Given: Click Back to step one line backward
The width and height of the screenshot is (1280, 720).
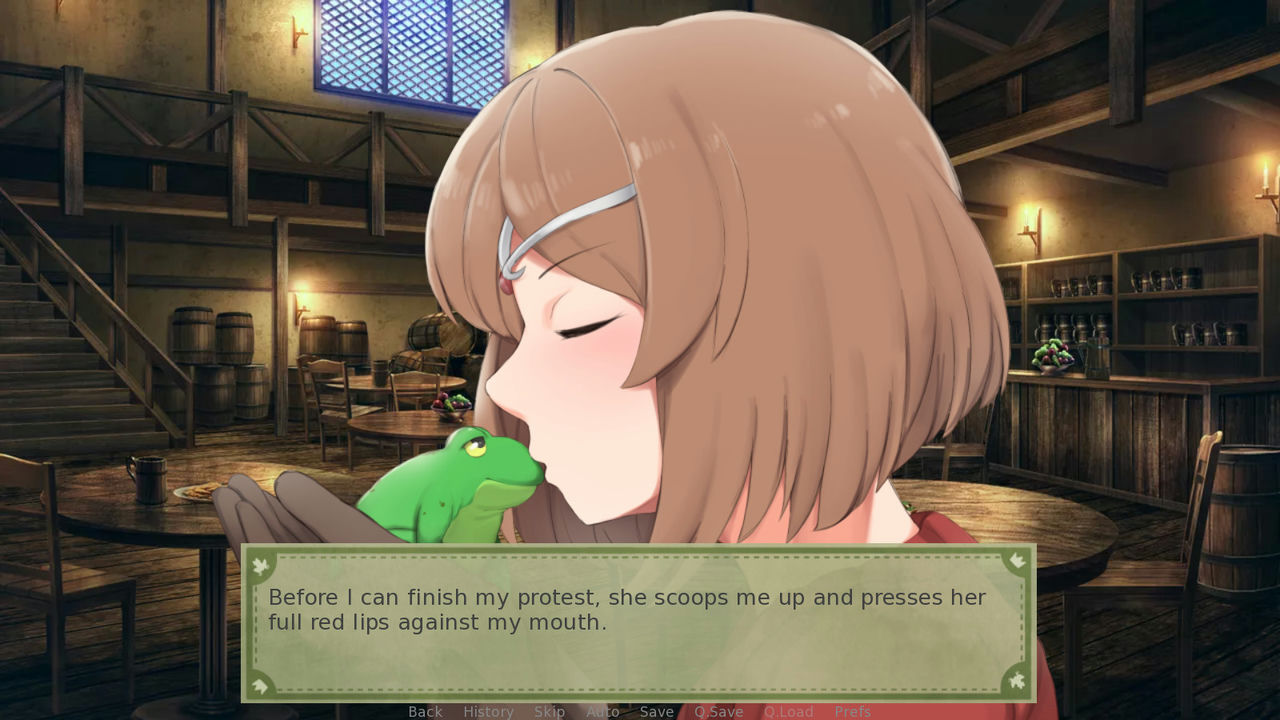Looking at the screenshot, I should [425, 711].
